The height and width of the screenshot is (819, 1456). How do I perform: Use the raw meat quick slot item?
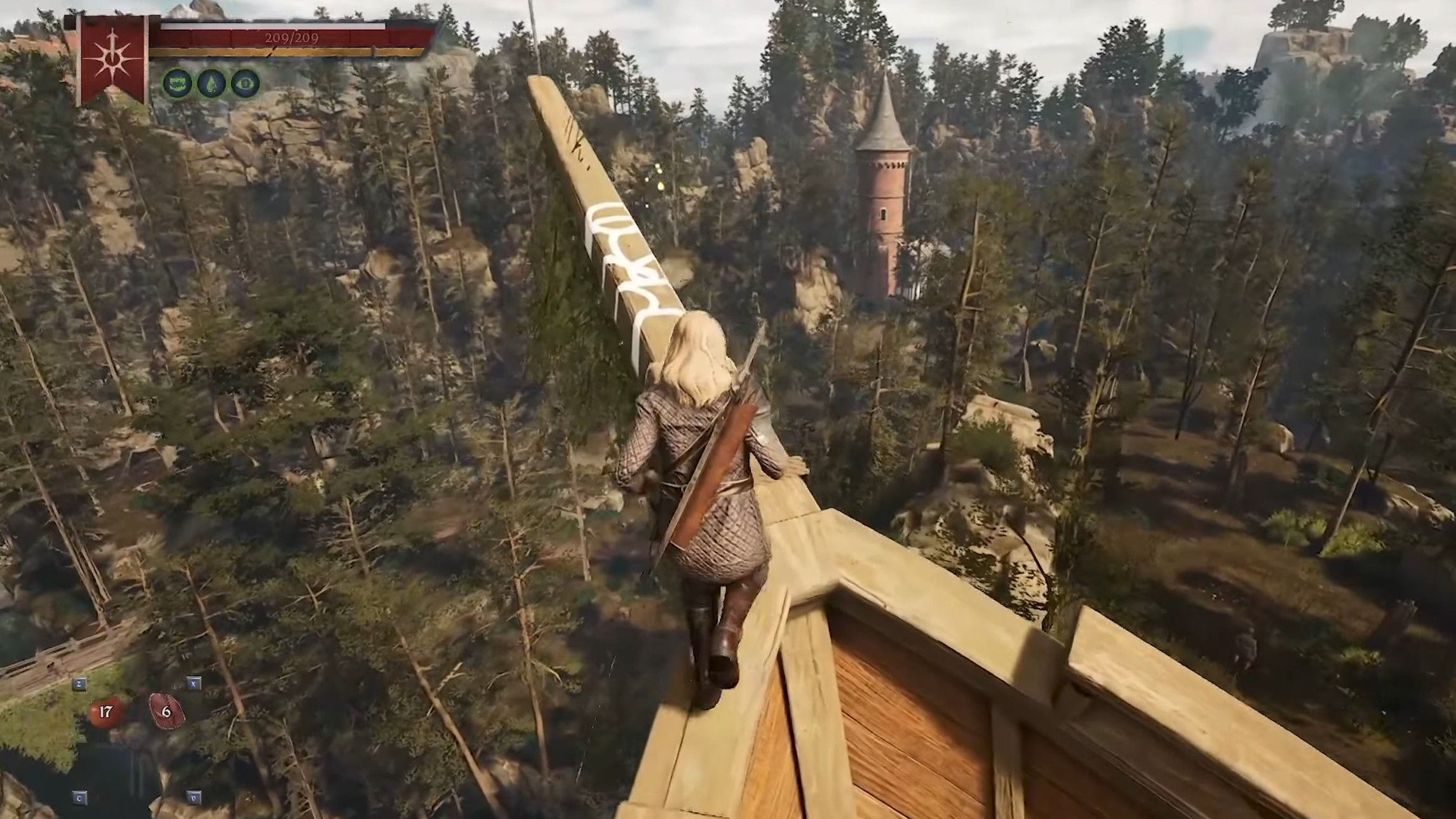(166, 710)
